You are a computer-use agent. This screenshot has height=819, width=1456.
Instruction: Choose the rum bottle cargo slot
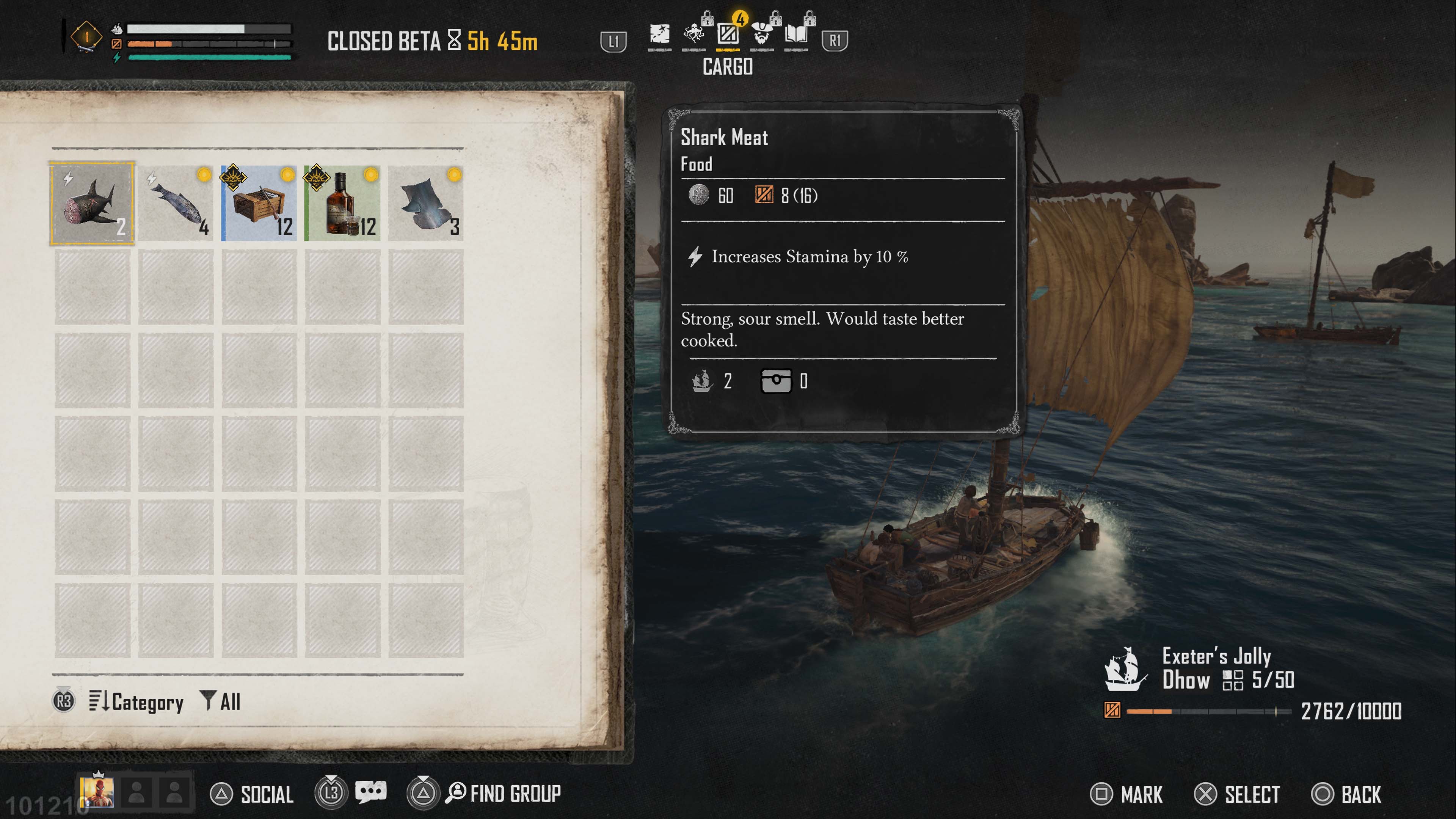[342, 203]
